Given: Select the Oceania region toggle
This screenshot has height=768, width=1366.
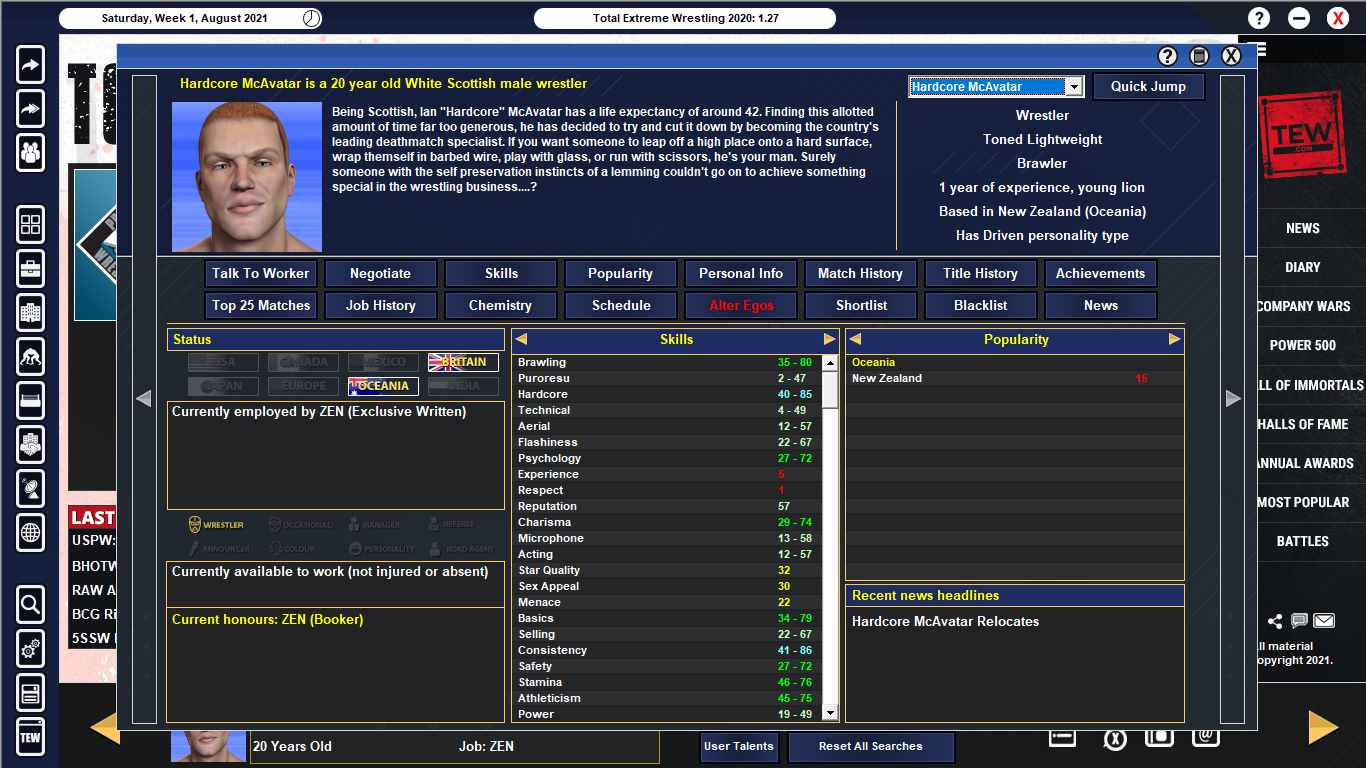Looking at the screenshot, I should pos(383,384).
